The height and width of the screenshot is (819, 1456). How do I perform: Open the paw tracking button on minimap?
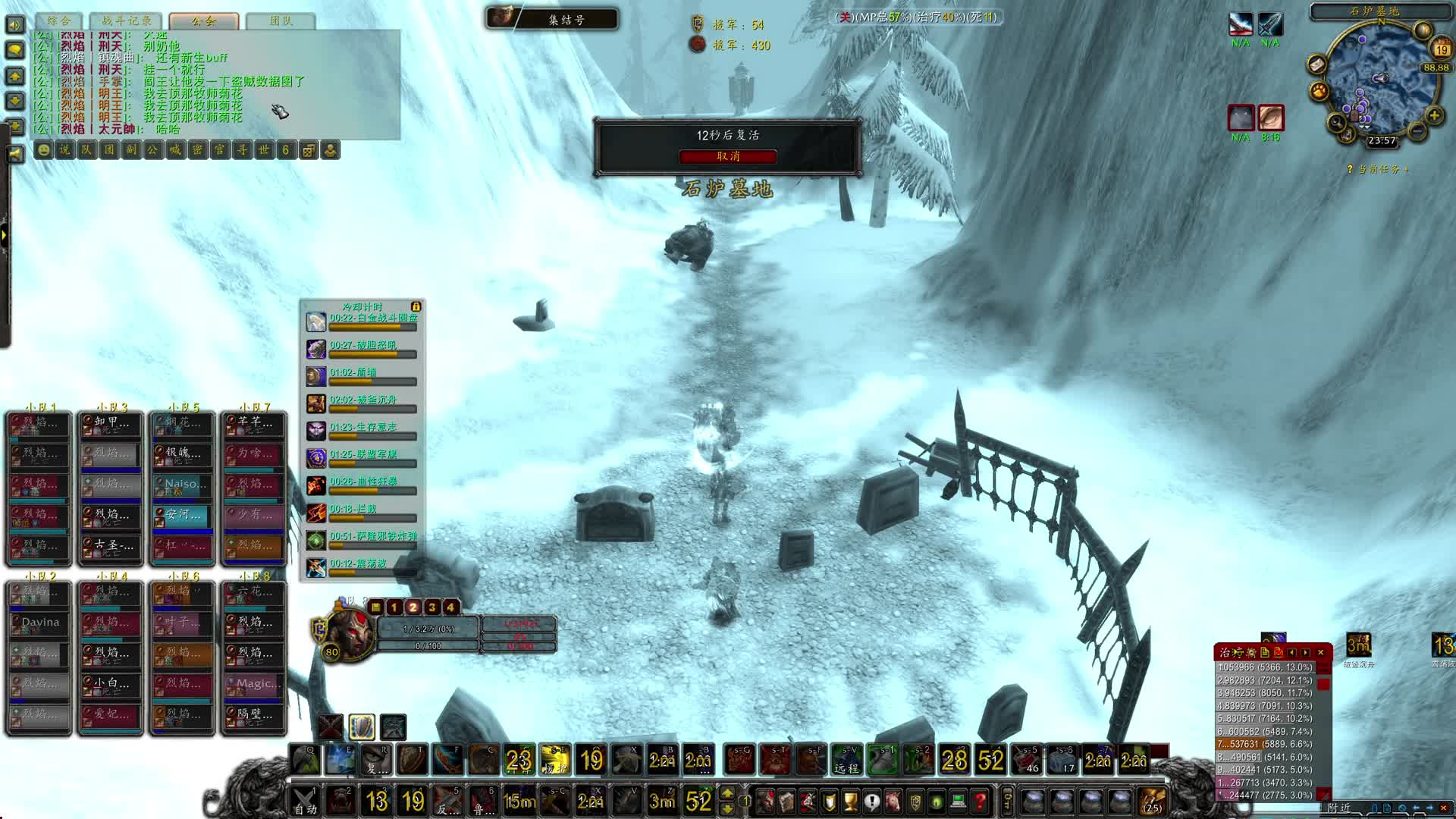[1319, 92]
